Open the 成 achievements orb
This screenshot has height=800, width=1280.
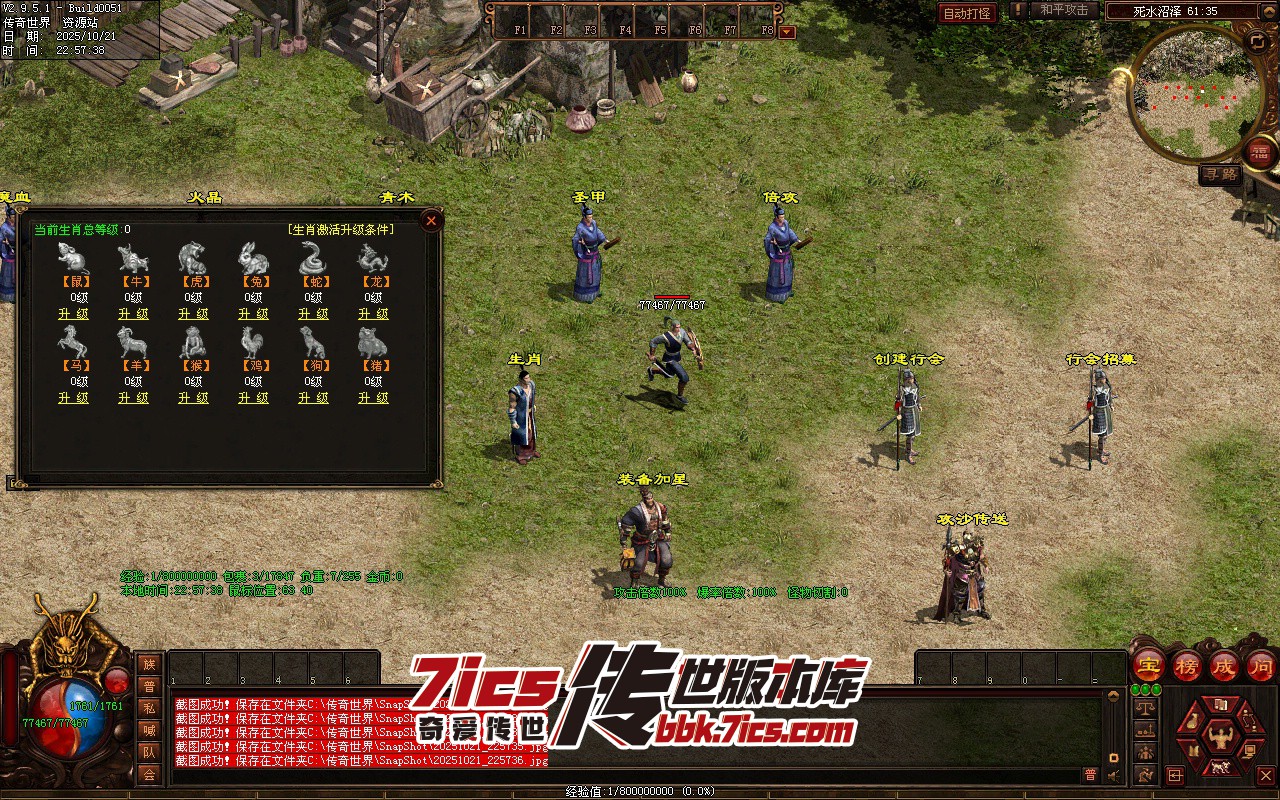[1224, 665]
